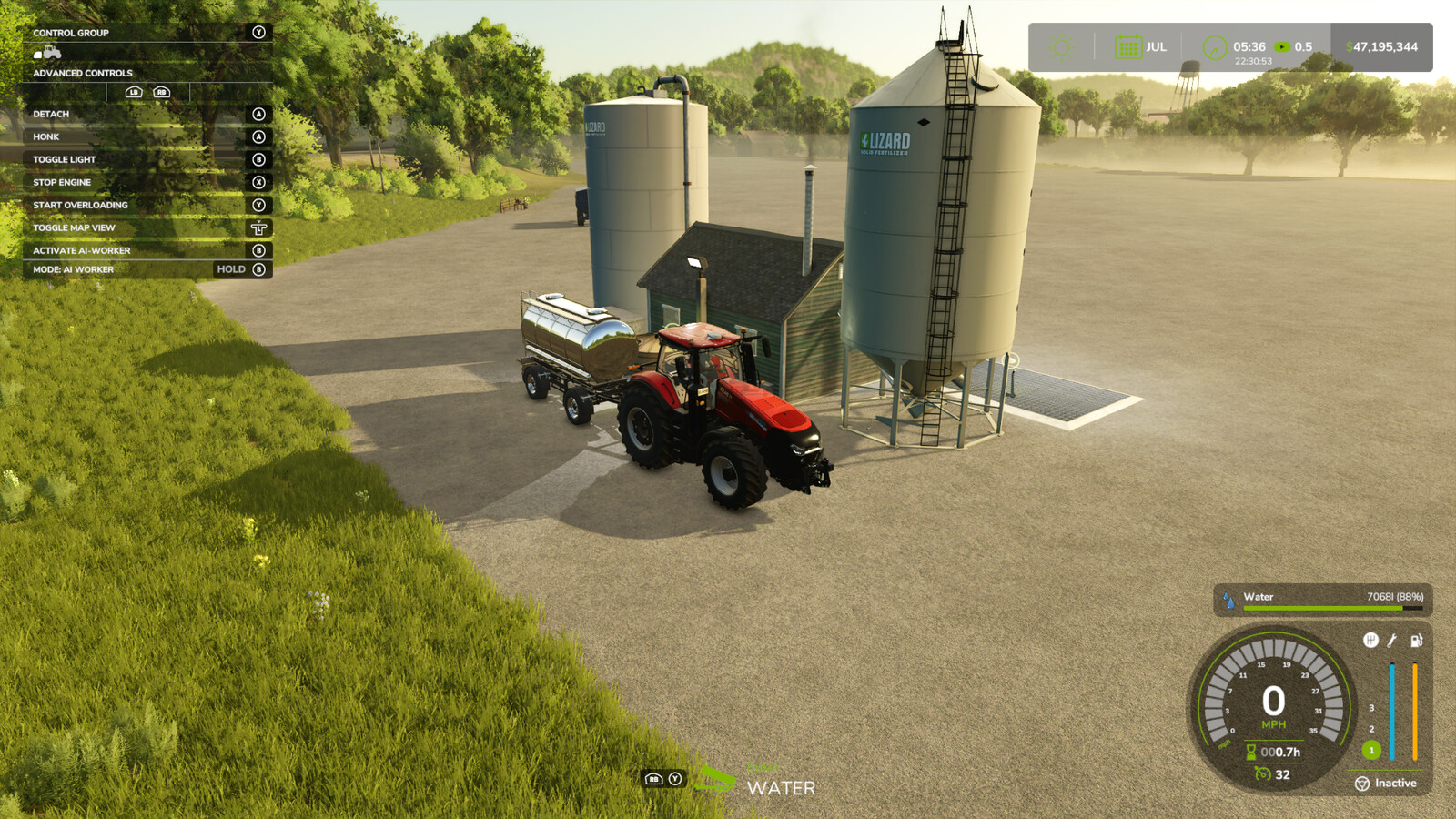
Task: Click the LB control selector
Action: click(134, 92)
